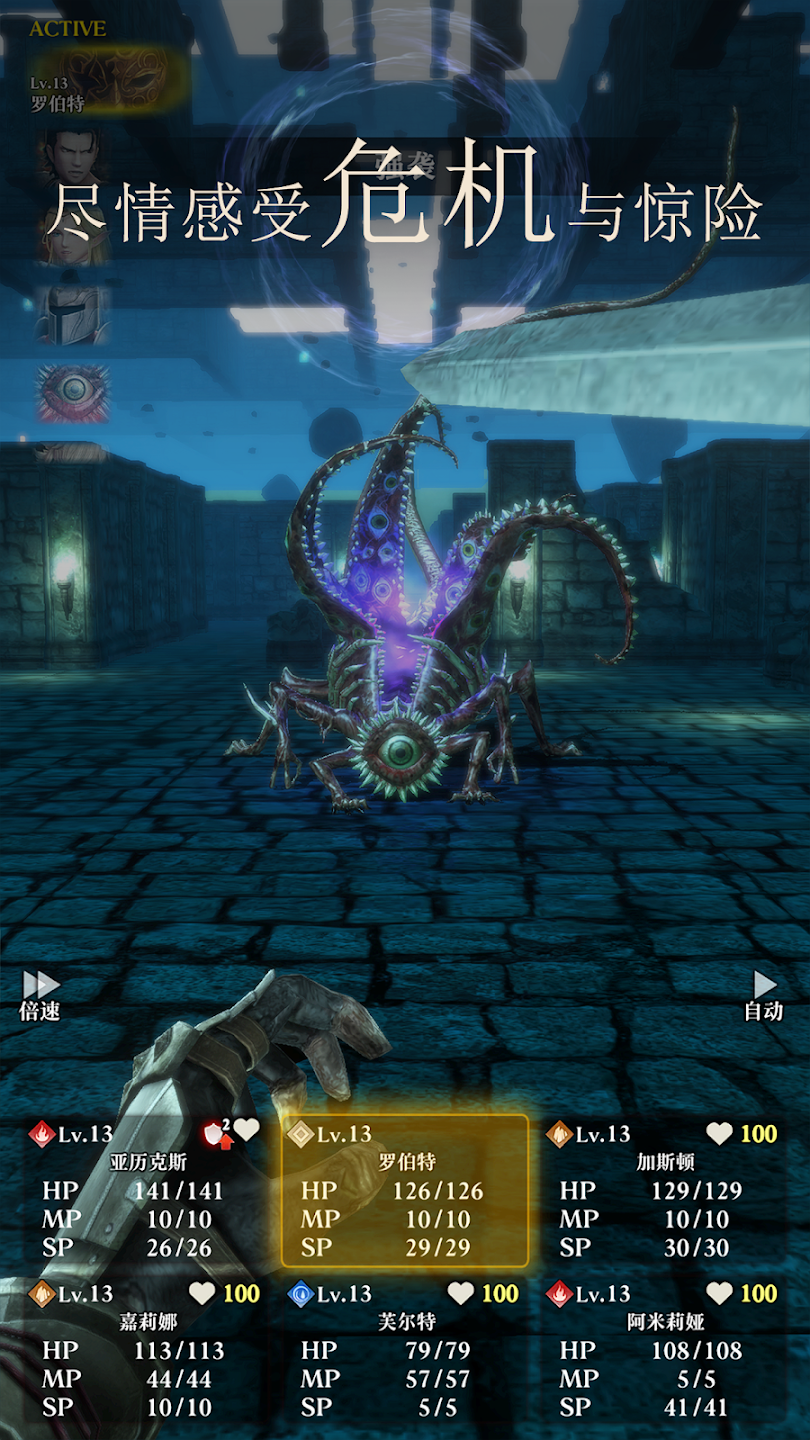Screen dimensions: 810x1440
Task: Select 加斯顿 party member panel
Action: [664, 1190]
